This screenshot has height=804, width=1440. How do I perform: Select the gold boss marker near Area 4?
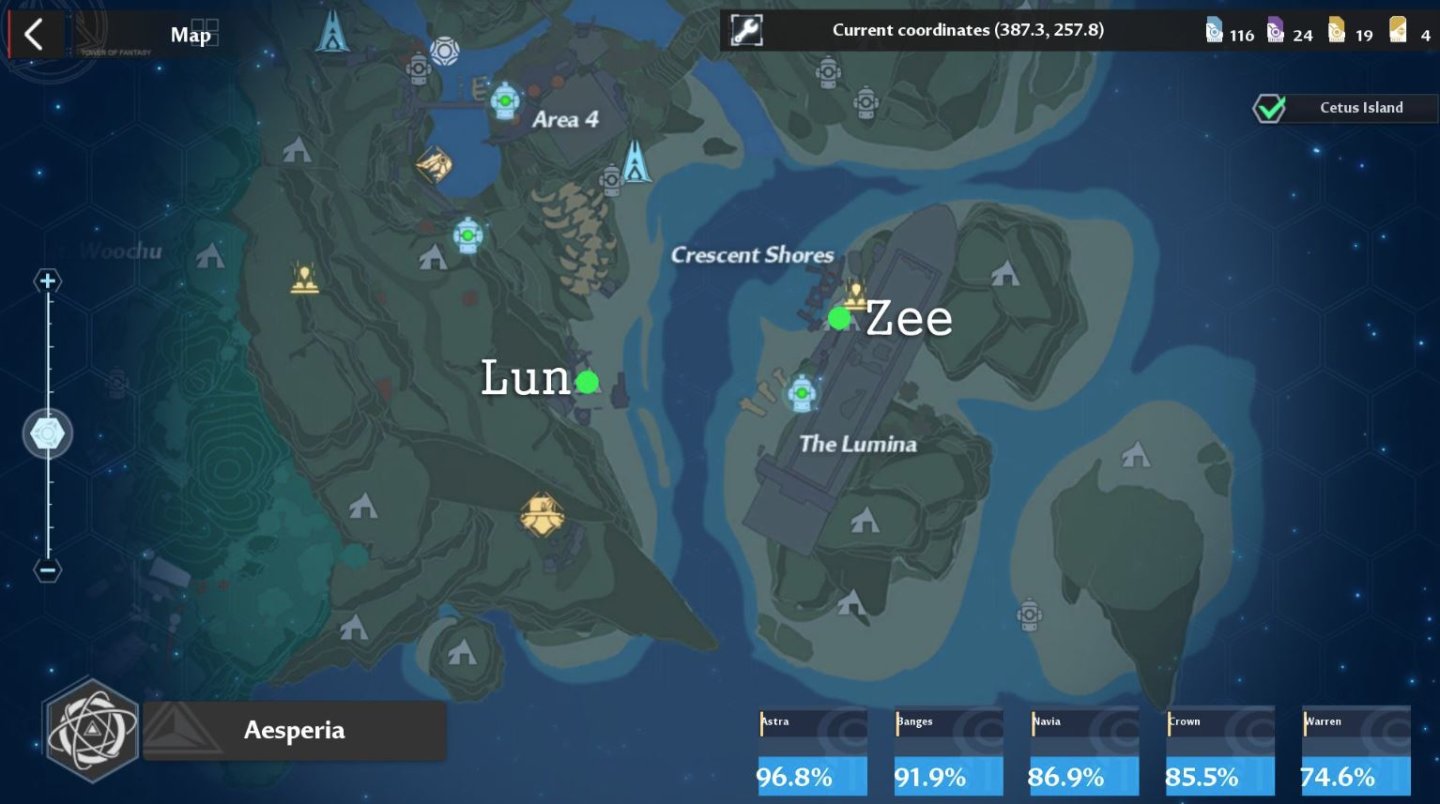click(x=434, y=162)
